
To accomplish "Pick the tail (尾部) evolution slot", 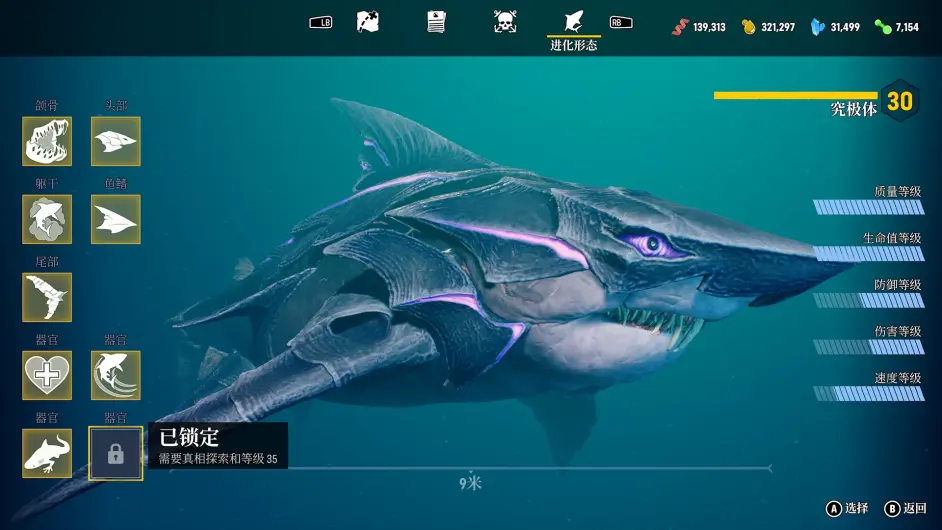I will point(47,297).
